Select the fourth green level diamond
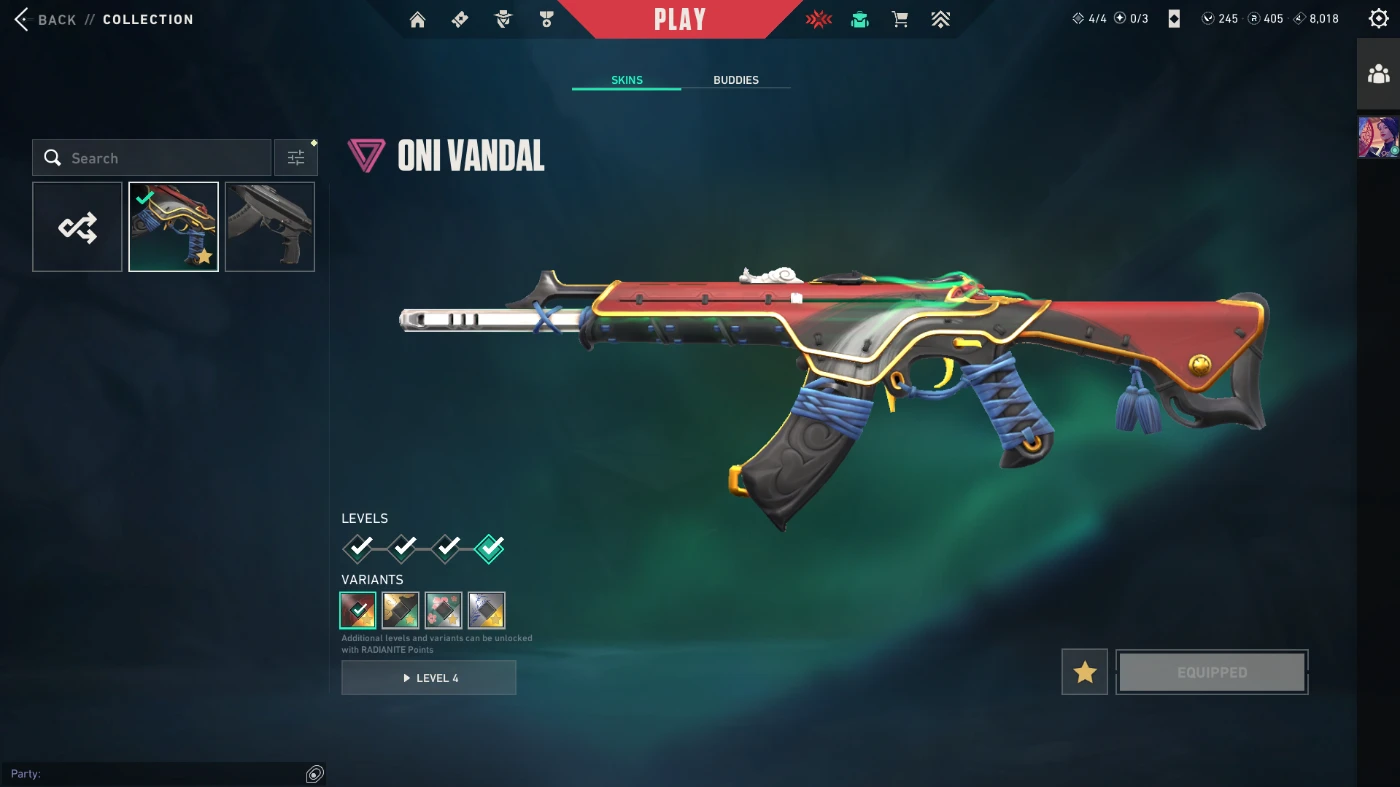1400x787 pixels. tap(489, 548)
